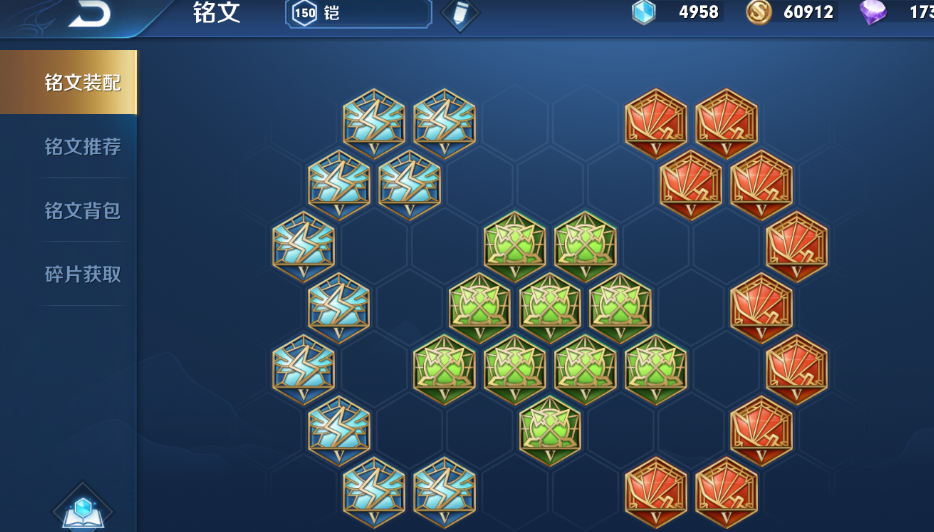Go back using the return arrow
This screenshot has width=934, height=532.
[88, 13]
